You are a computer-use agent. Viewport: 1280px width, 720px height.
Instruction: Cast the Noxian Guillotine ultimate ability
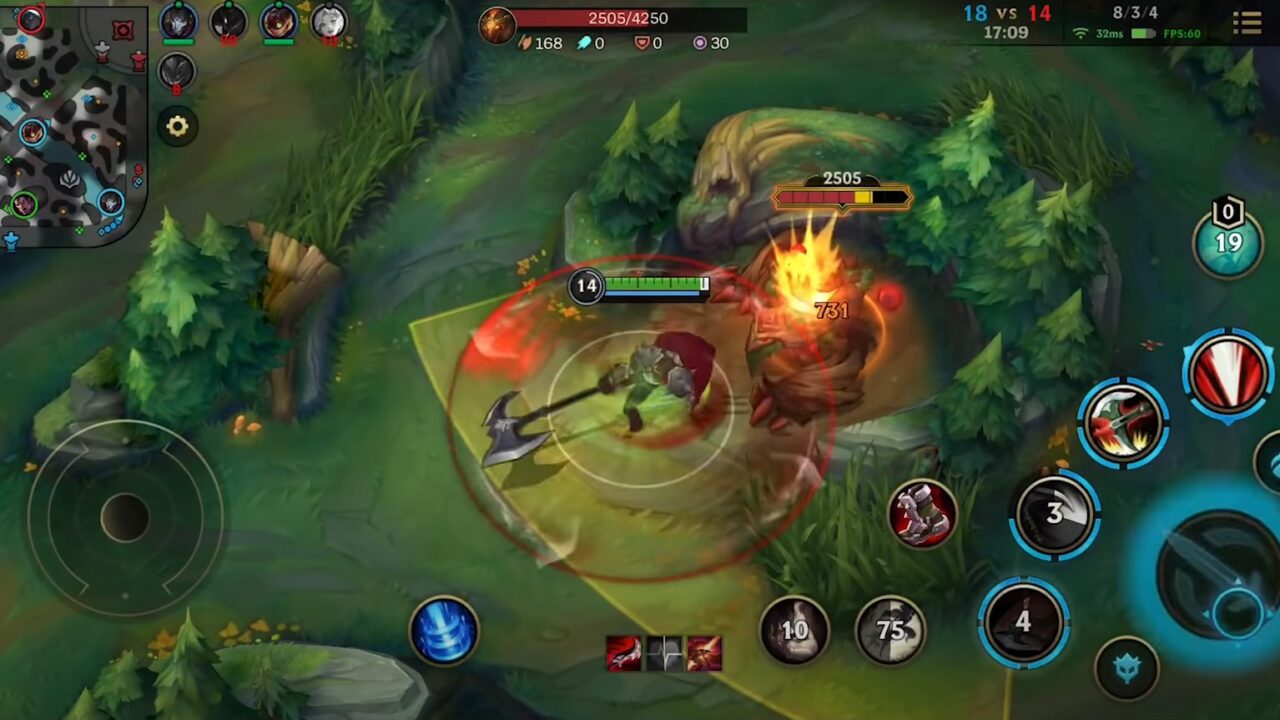pyautogui.click(x=1228, y=378)
